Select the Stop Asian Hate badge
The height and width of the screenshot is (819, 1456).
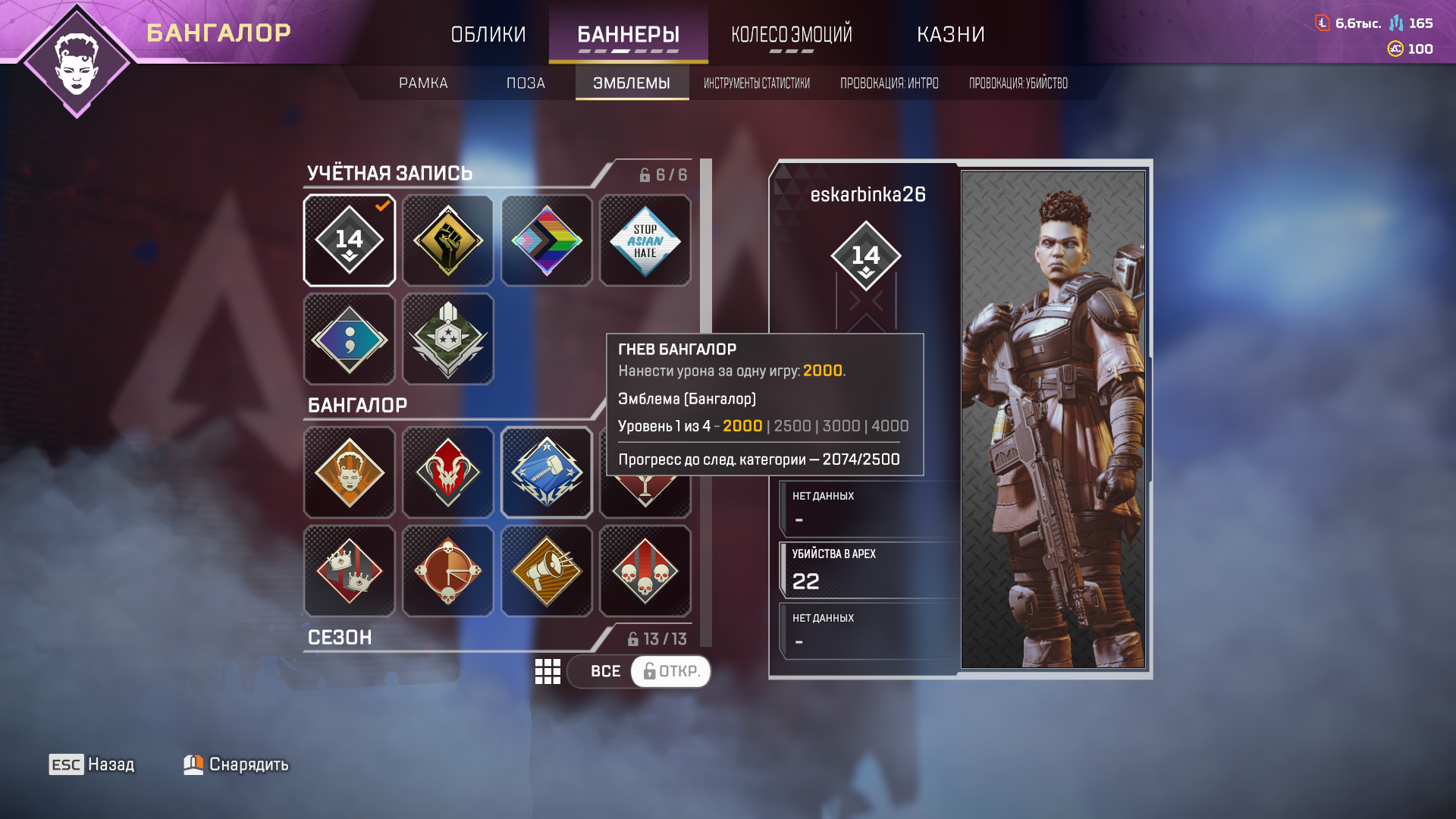pyautogui.click(x=645, y=240)
